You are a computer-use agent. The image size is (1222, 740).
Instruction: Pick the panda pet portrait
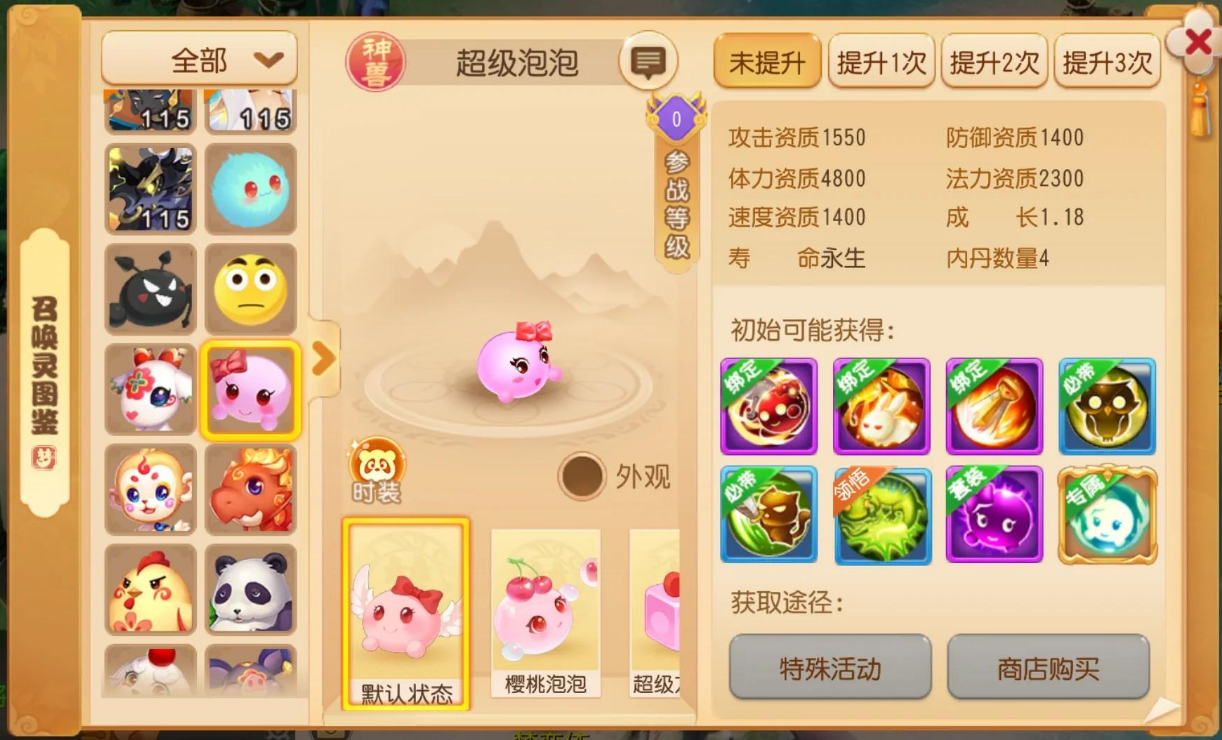pyautogui.click(x=251, y=590)
